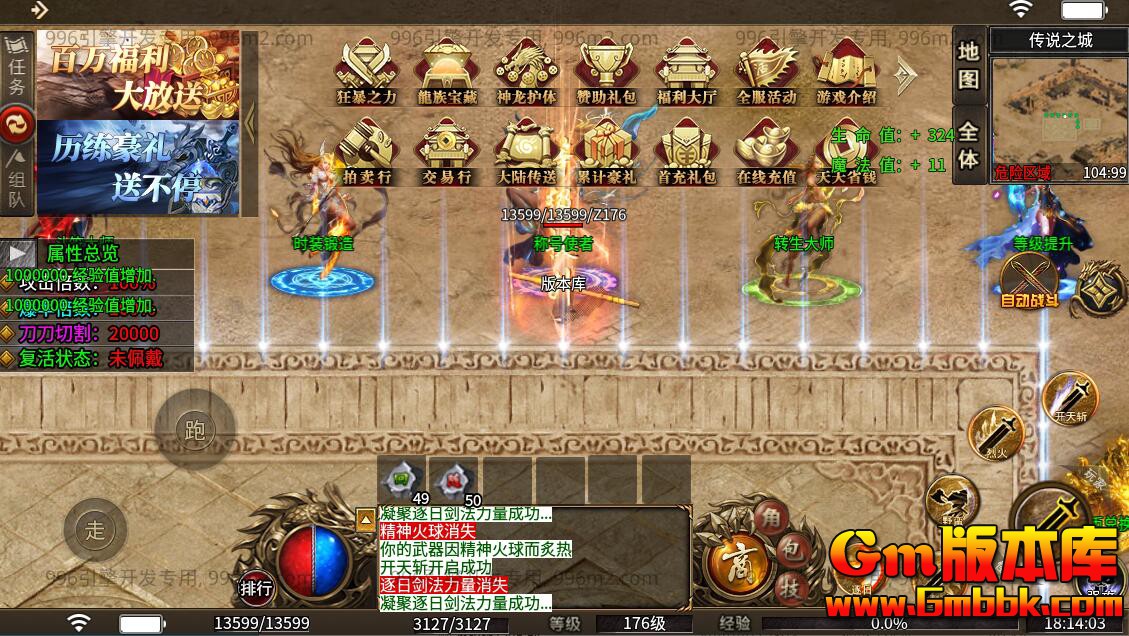Open the 全服活动 events icon
1129x636 pixels.
766,70
